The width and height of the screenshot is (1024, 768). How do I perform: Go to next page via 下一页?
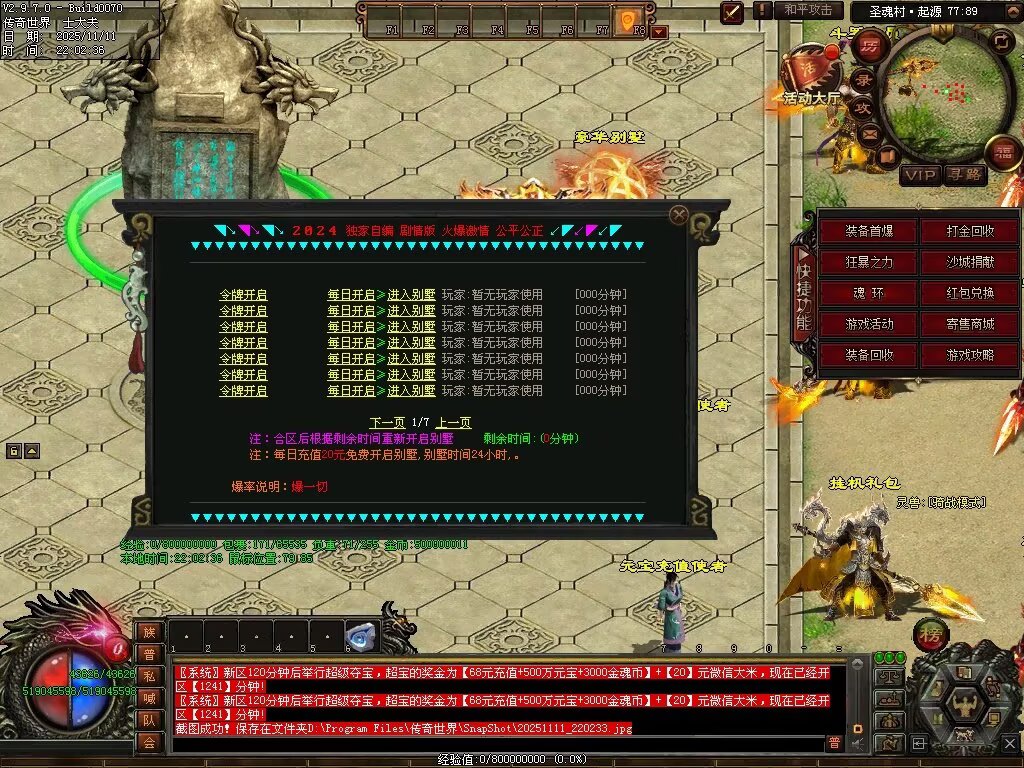coord(388,423)
